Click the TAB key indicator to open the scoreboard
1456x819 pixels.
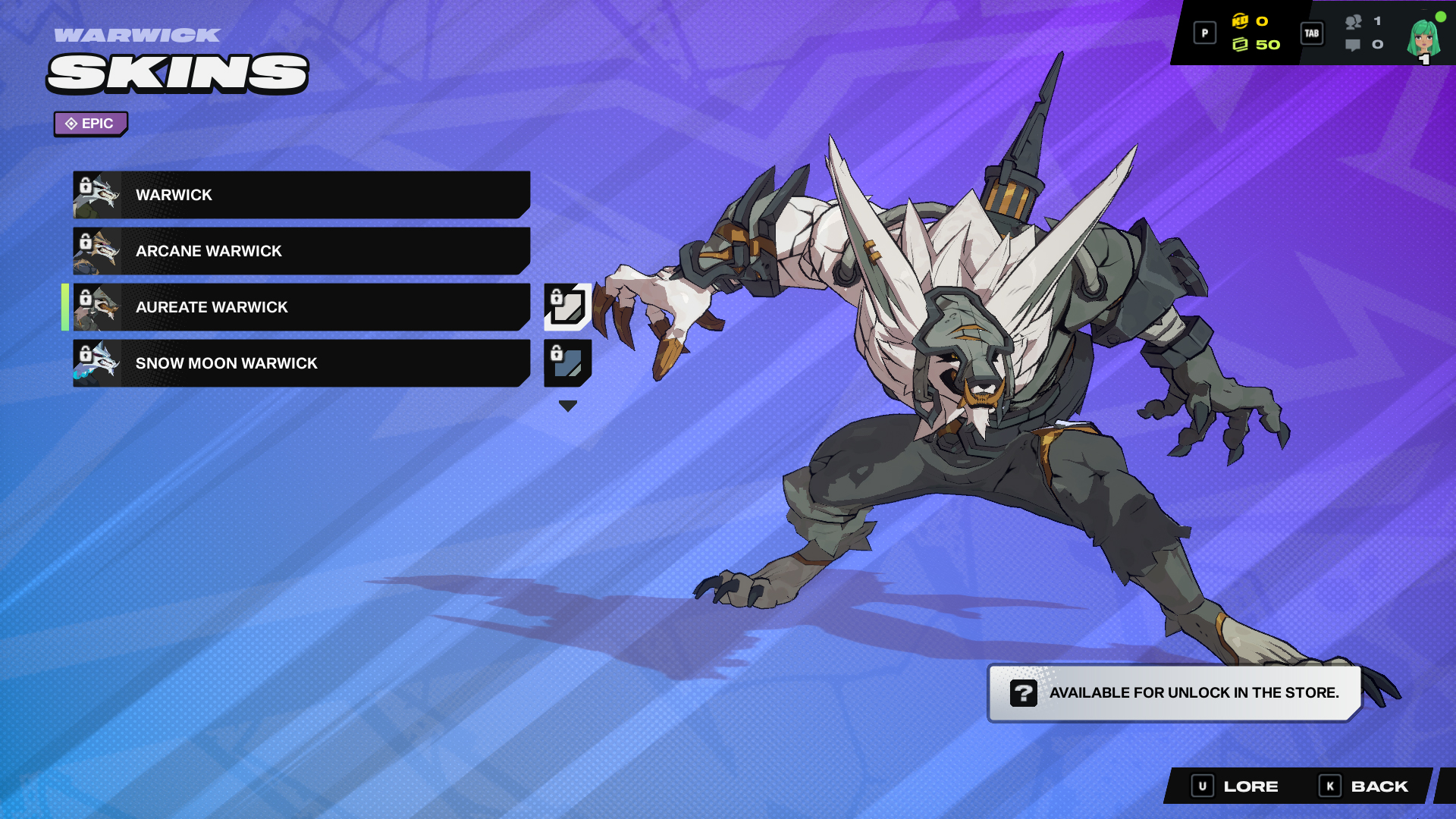click(x=1311, y=33)
